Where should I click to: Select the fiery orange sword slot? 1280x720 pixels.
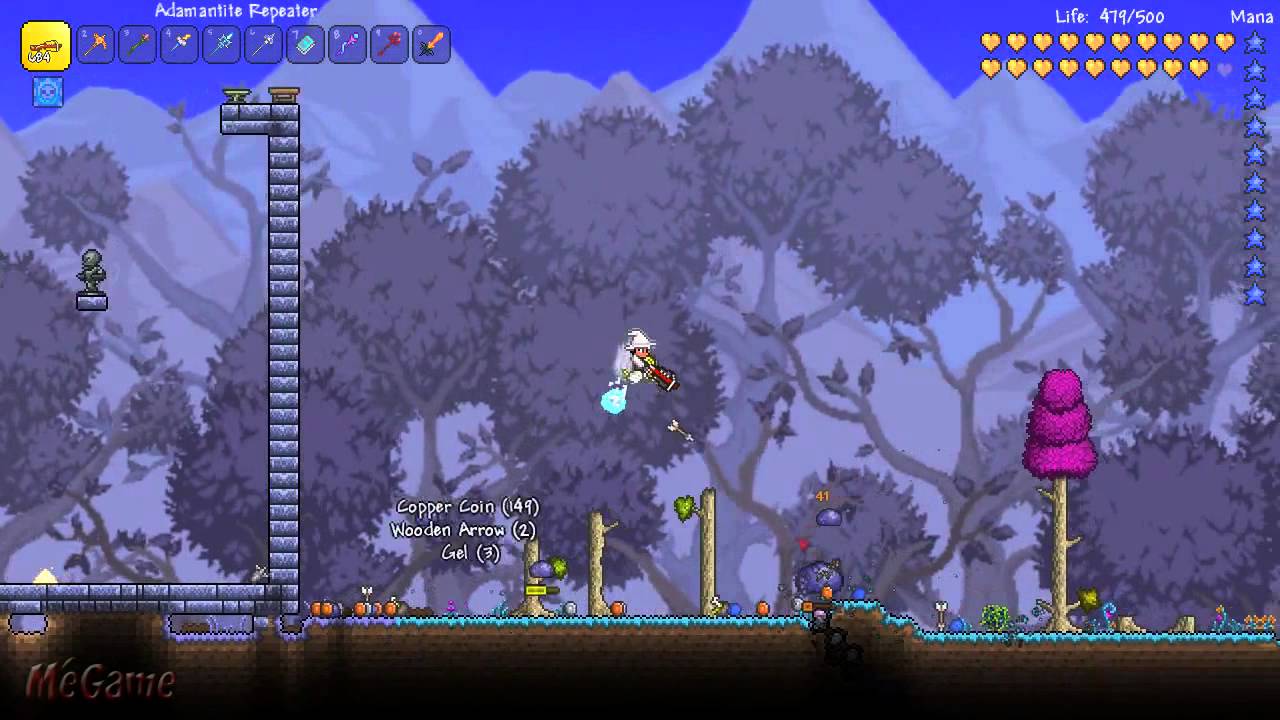pyautogui.click(x=432, y=45)
